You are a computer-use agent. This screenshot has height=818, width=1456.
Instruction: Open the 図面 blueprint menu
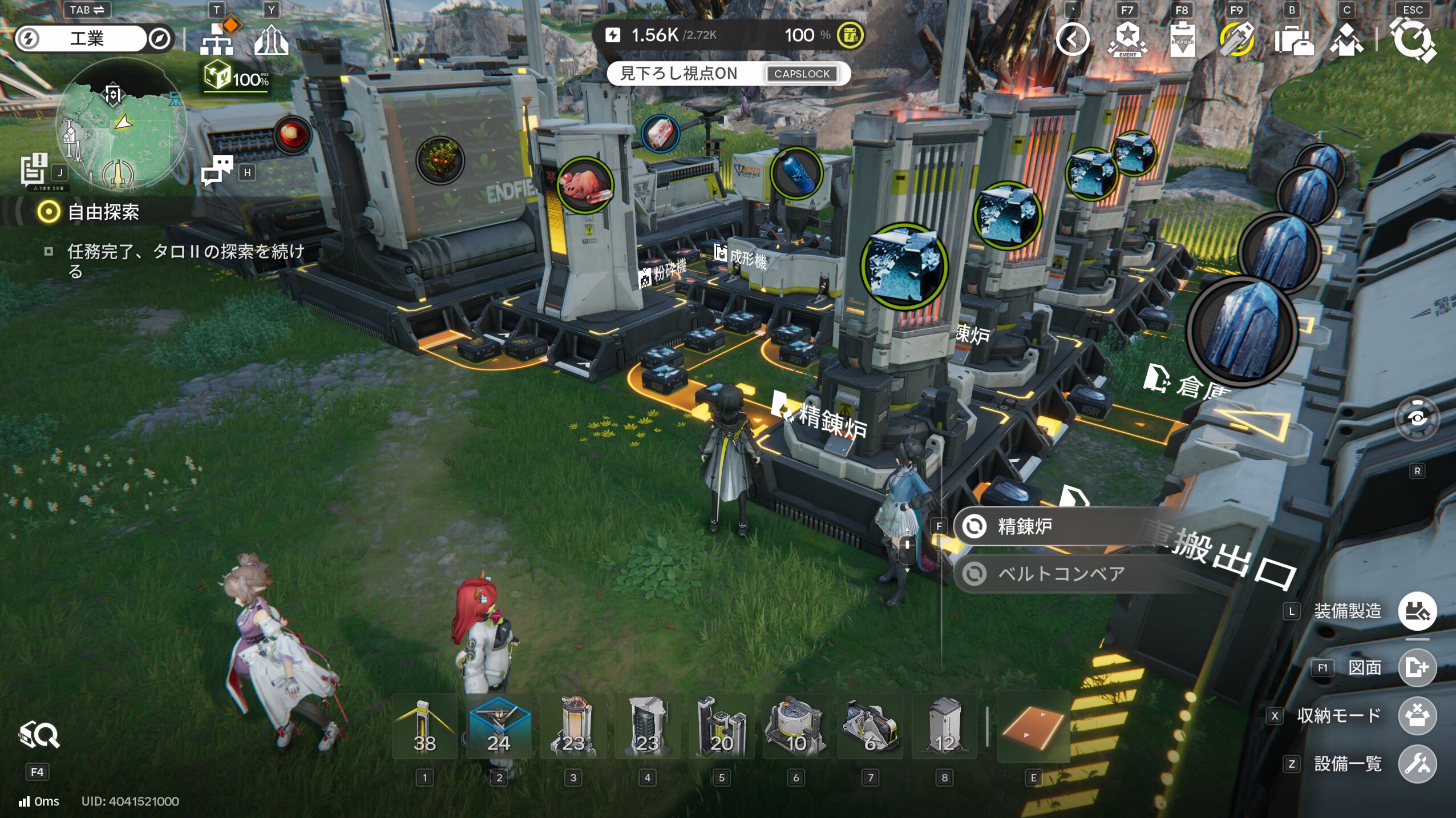(1416, 667)
